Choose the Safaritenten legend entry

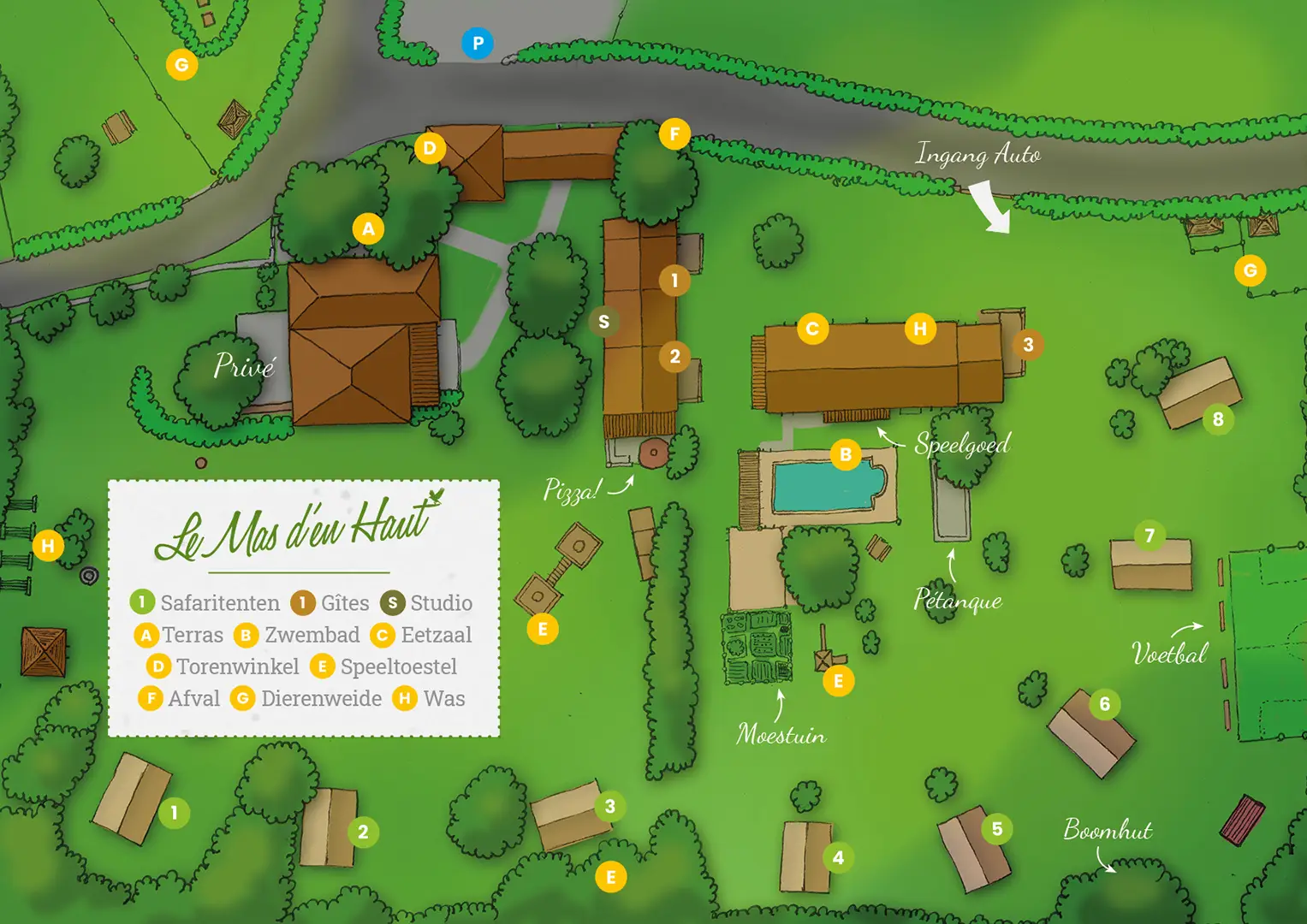point(205,603)
